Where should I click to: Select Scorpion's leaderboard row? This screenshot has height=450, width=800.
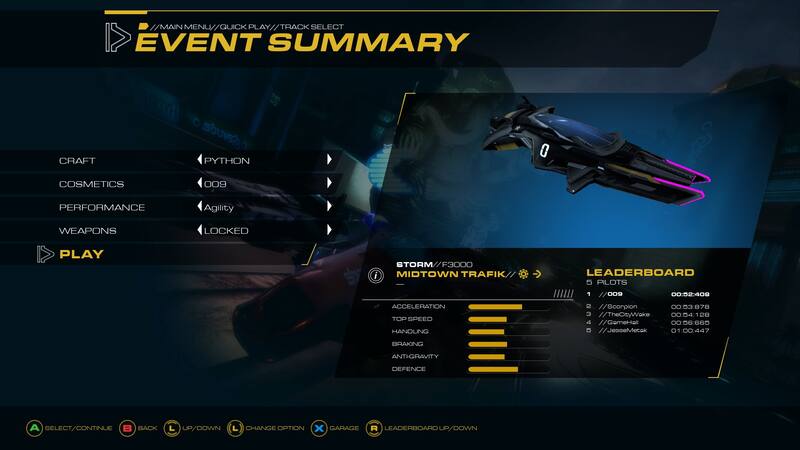point(648,306)
